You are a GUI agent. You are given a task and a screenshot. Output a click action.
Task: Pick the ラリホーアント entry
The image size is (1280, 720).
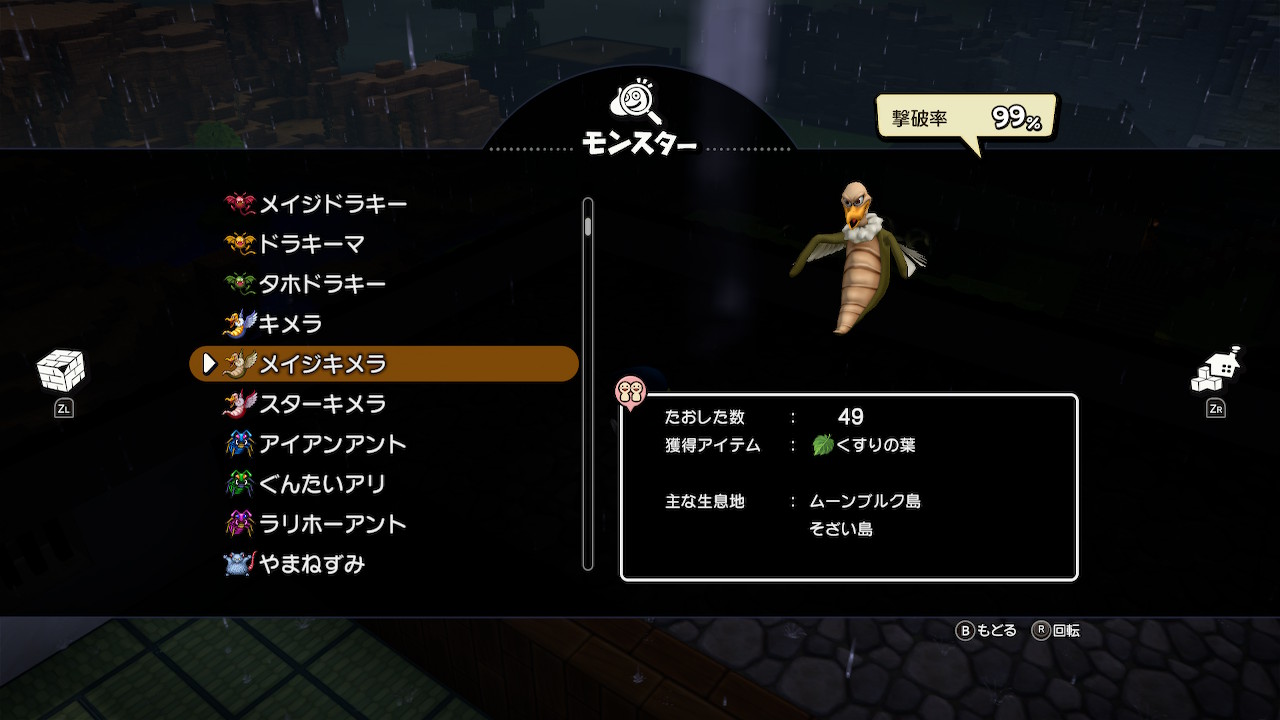[x=332, y=524]
